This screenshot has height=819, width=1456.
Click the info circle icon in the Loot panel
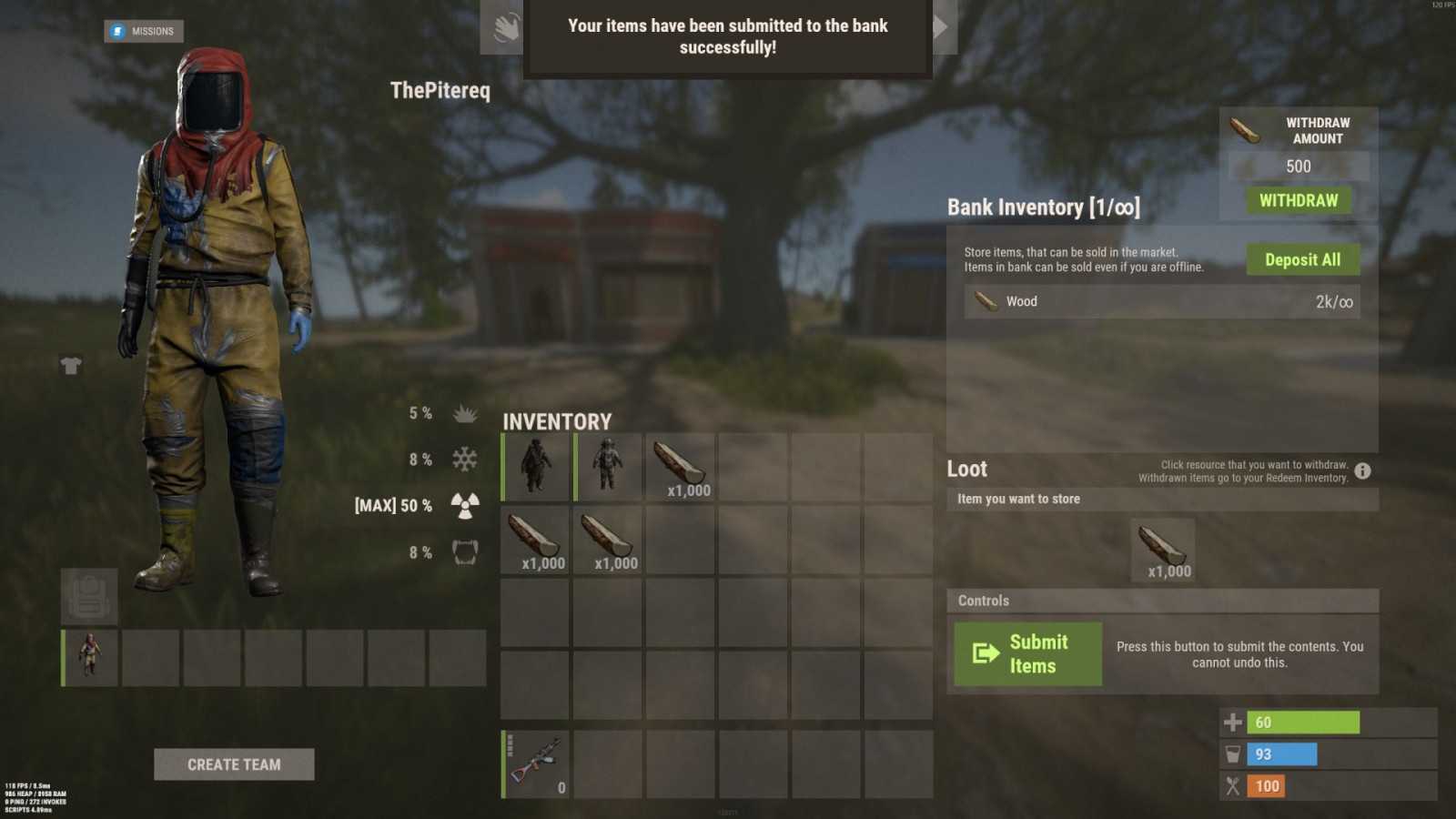click(1362, 470)
